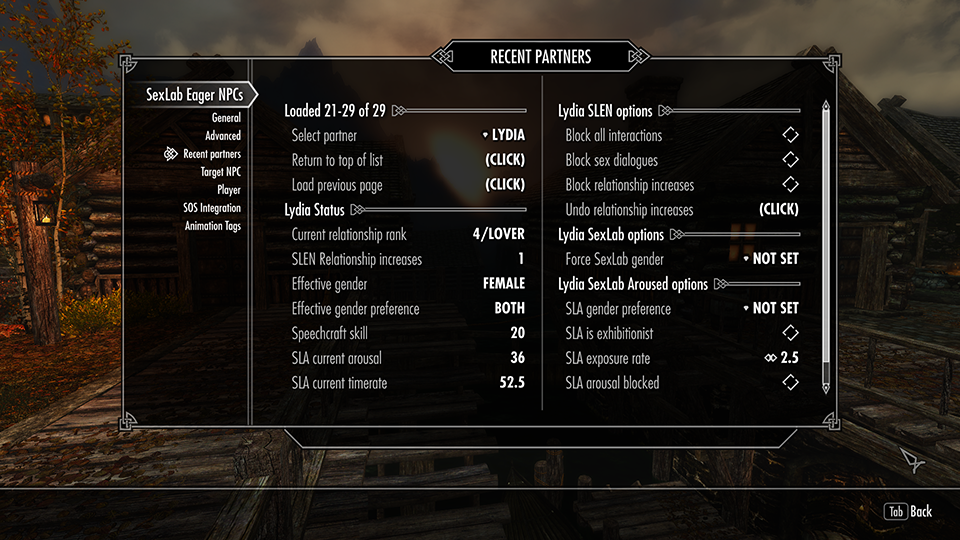Screen dimensions: 960x540
Task: Open Force SexLab gender dropdown
Action: (x=771, y=259)
